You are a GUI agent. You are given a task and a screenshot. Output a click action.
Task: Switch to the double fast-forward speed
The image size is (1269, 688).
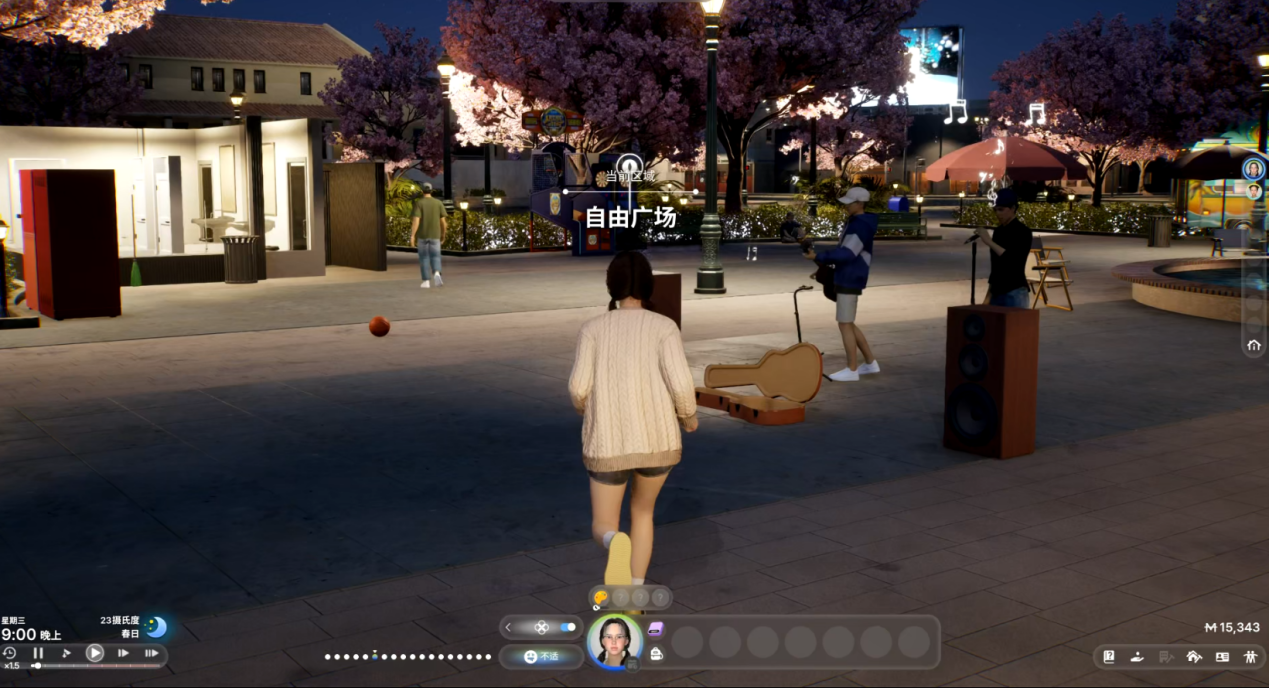pos(123,653)
